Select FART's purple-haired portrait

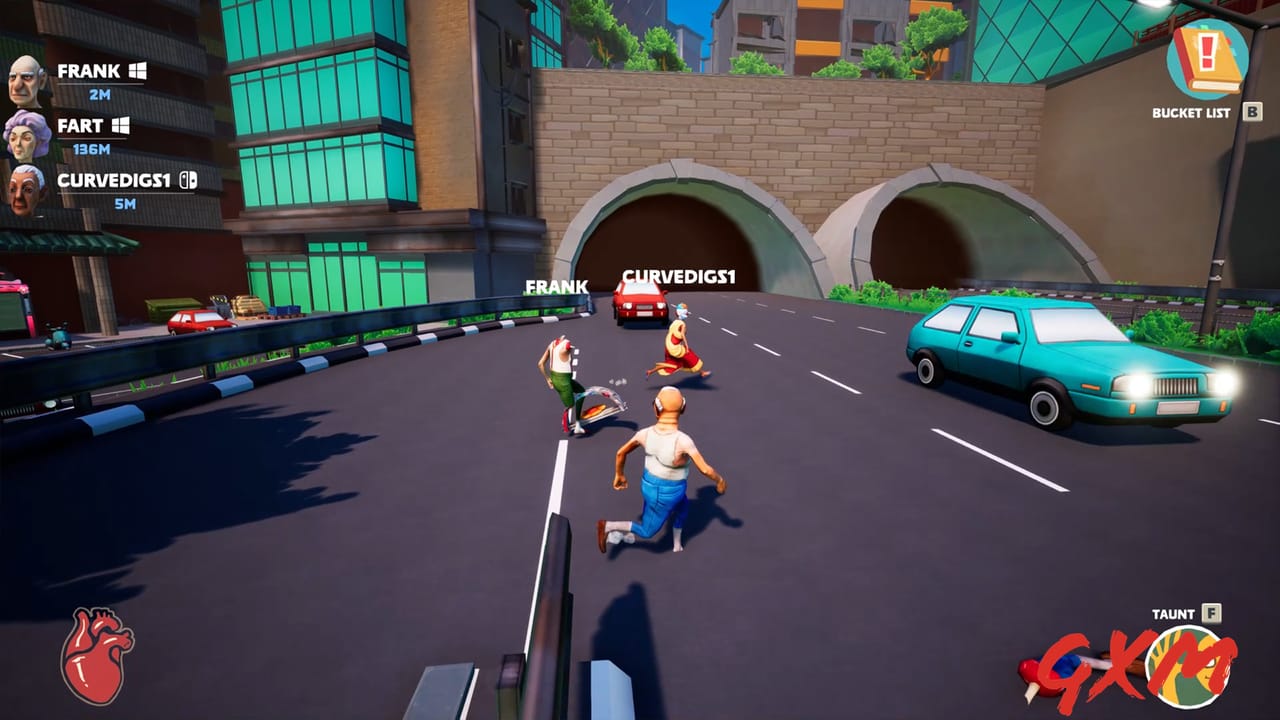tap(28, 135)
